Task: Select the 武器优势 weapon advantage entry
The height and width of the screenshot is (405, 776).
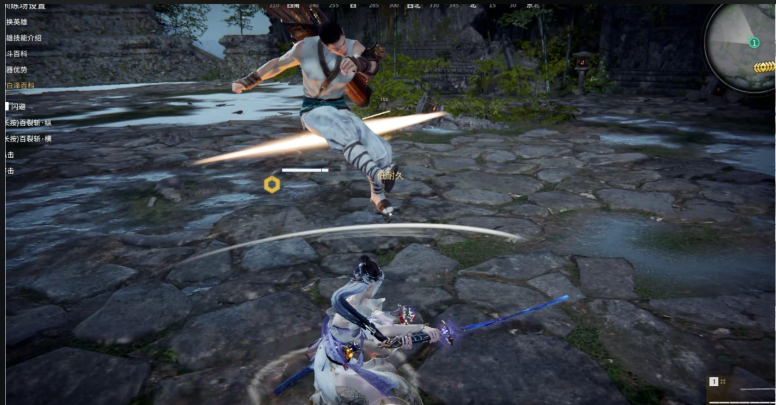Action: click(18, 70)
